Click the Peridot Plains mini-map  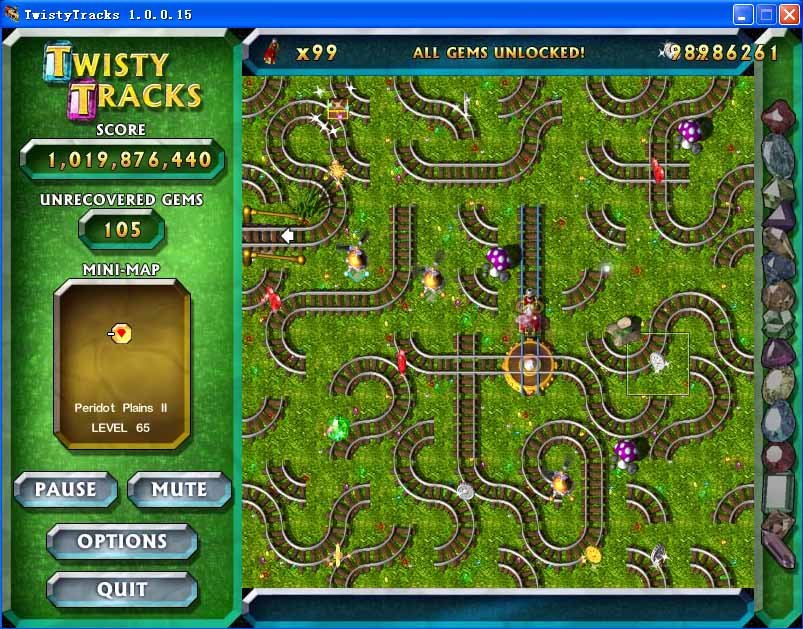point(121,362)
